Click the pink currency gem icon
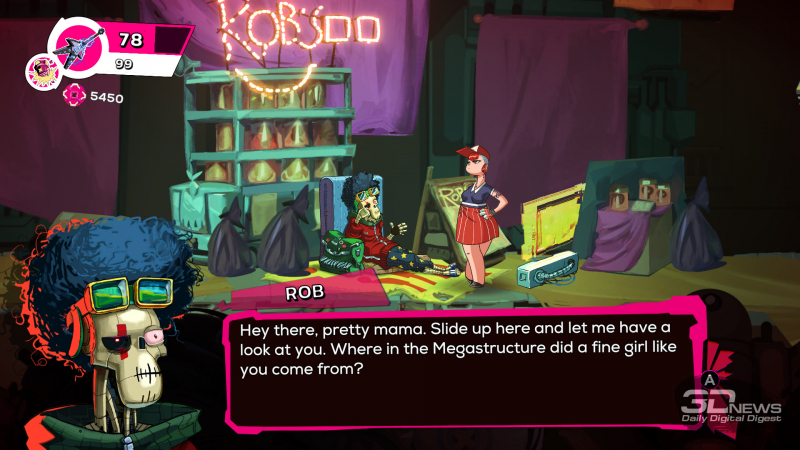The height and width of the screenshot is (450, 800). (x=73, y=96)
